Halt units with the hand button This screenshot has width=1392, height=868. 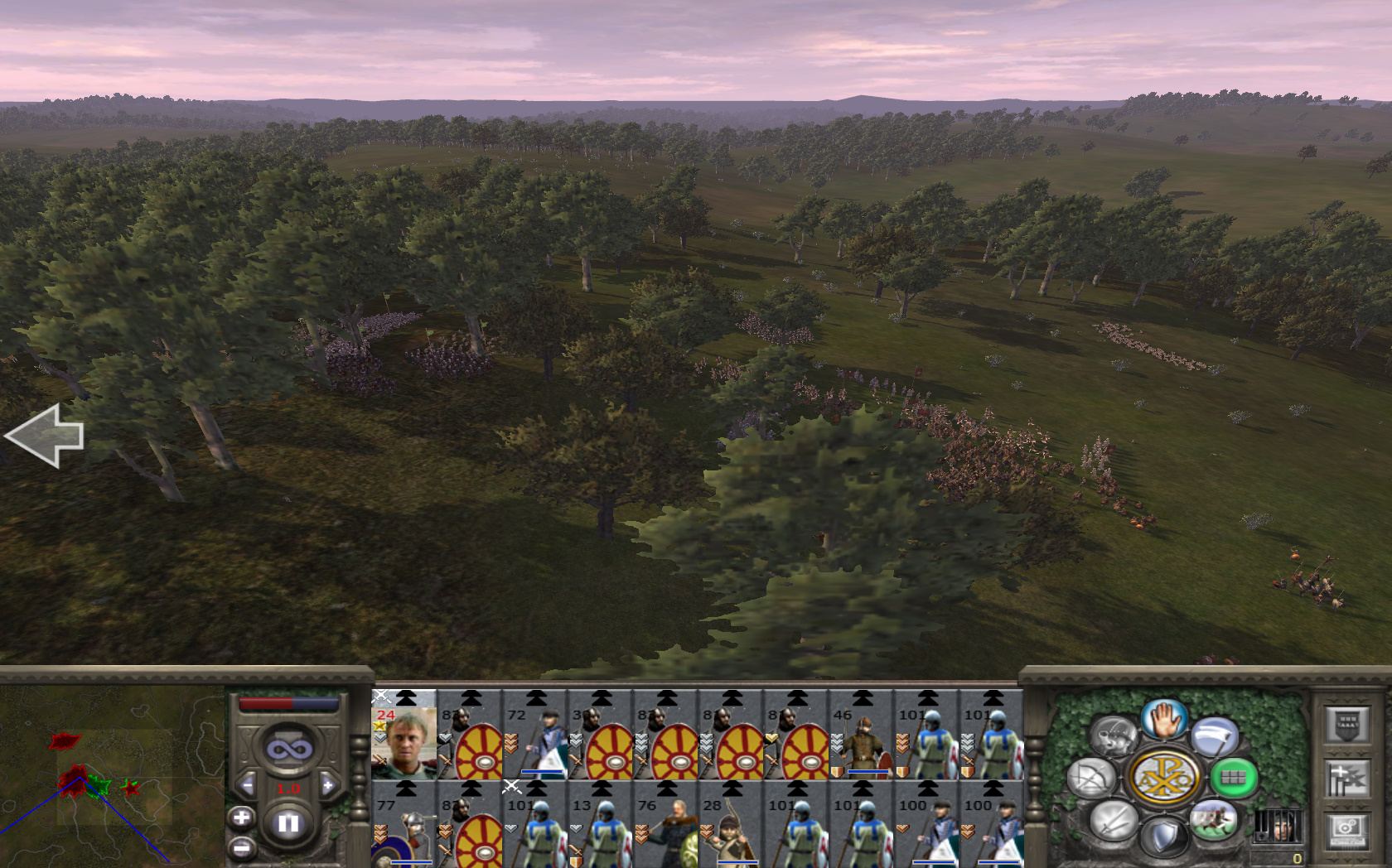click(1164, 719)
